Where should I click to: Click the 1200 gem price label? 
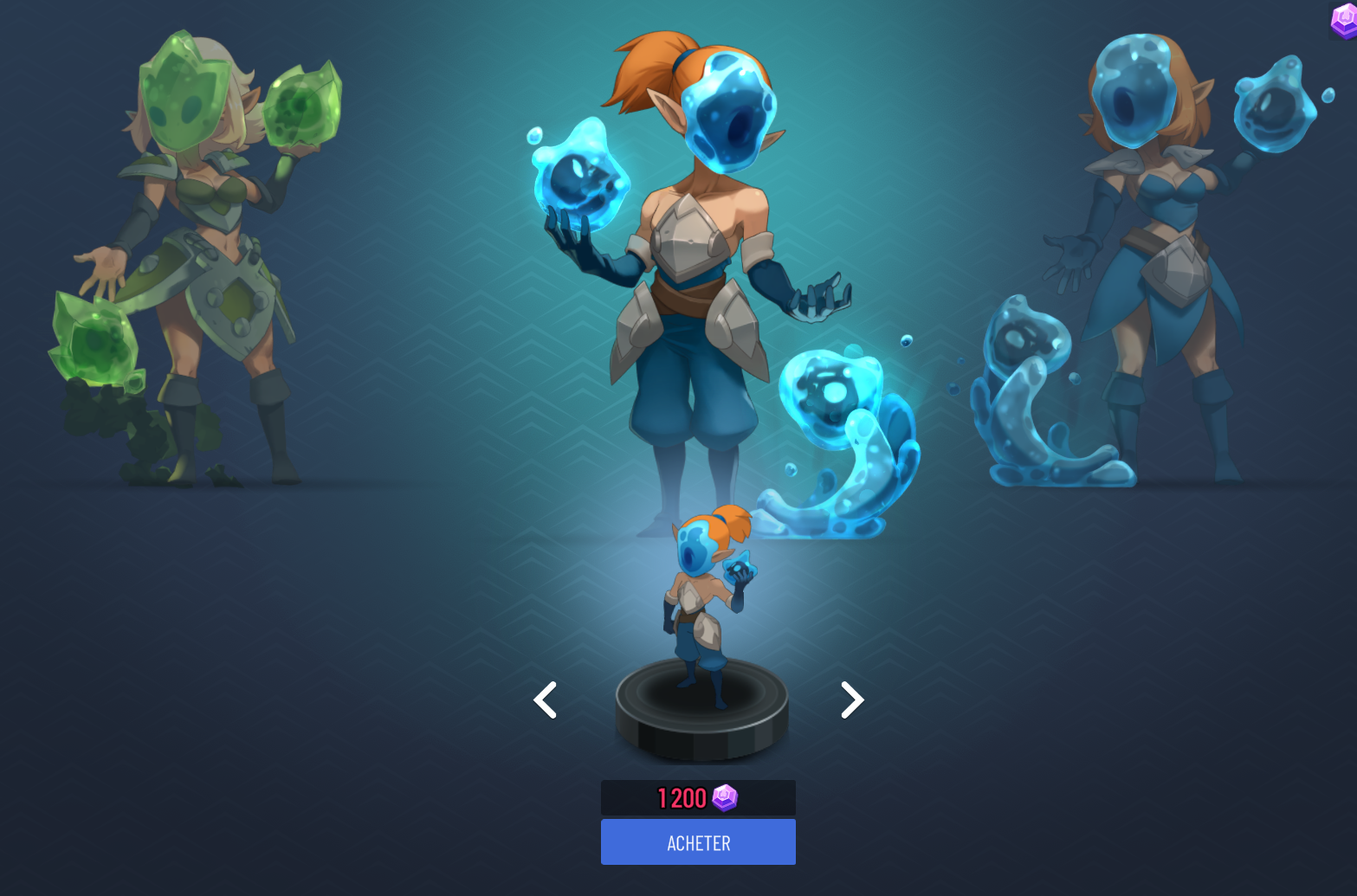pos(697,797)
